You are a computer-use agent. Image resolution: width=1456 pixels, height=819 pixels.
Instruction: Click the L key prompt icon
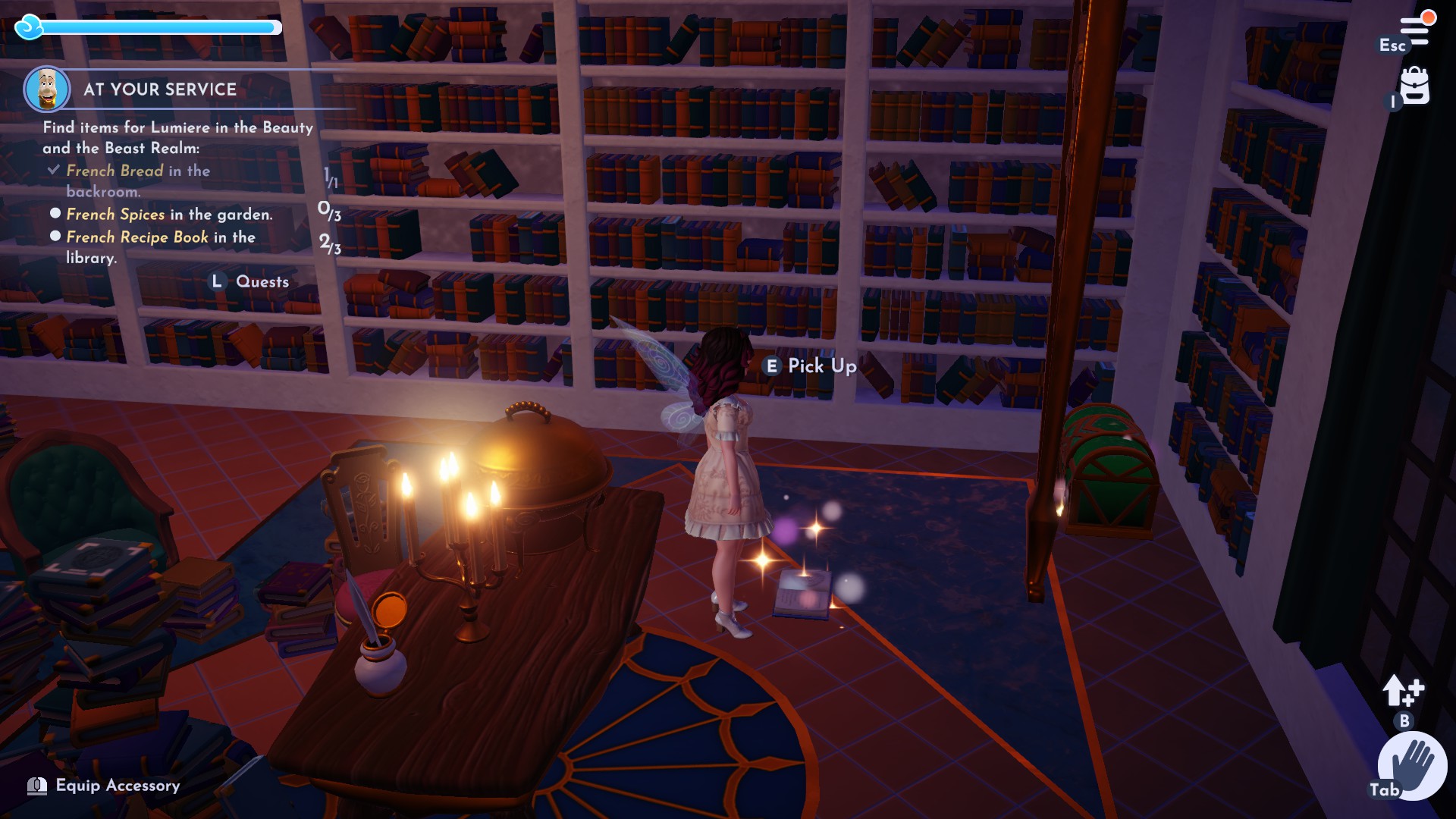point(218,281)
